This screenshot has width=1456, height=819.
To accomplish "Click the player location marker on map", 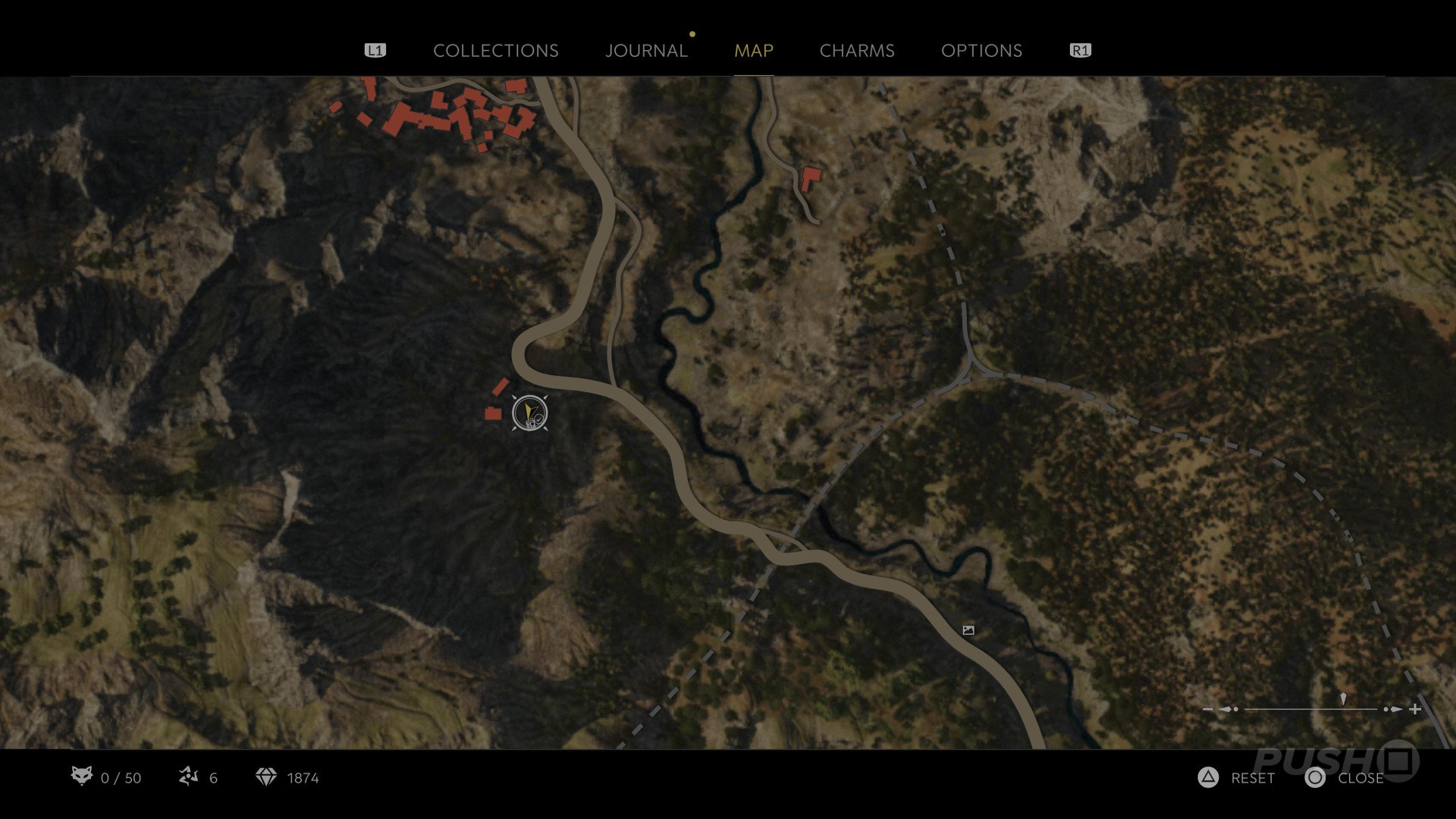I will coord(529,413).
